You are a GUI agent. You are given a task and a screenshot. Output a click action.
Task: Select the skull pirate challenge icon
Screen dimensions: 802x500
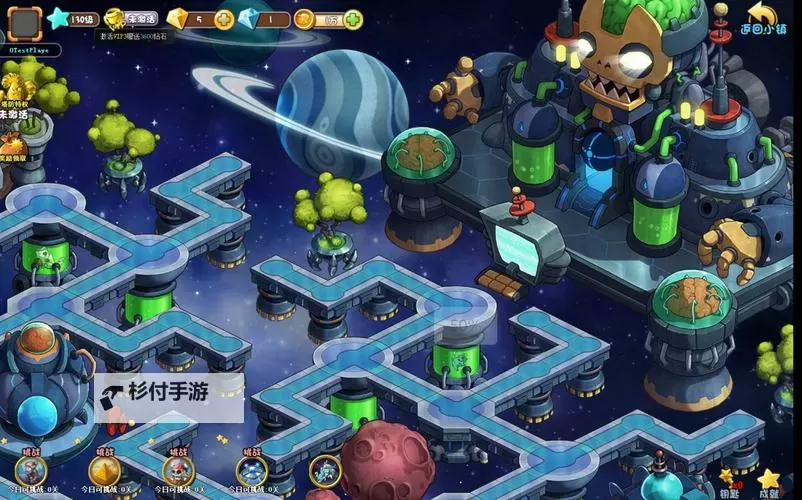point(179,470)
